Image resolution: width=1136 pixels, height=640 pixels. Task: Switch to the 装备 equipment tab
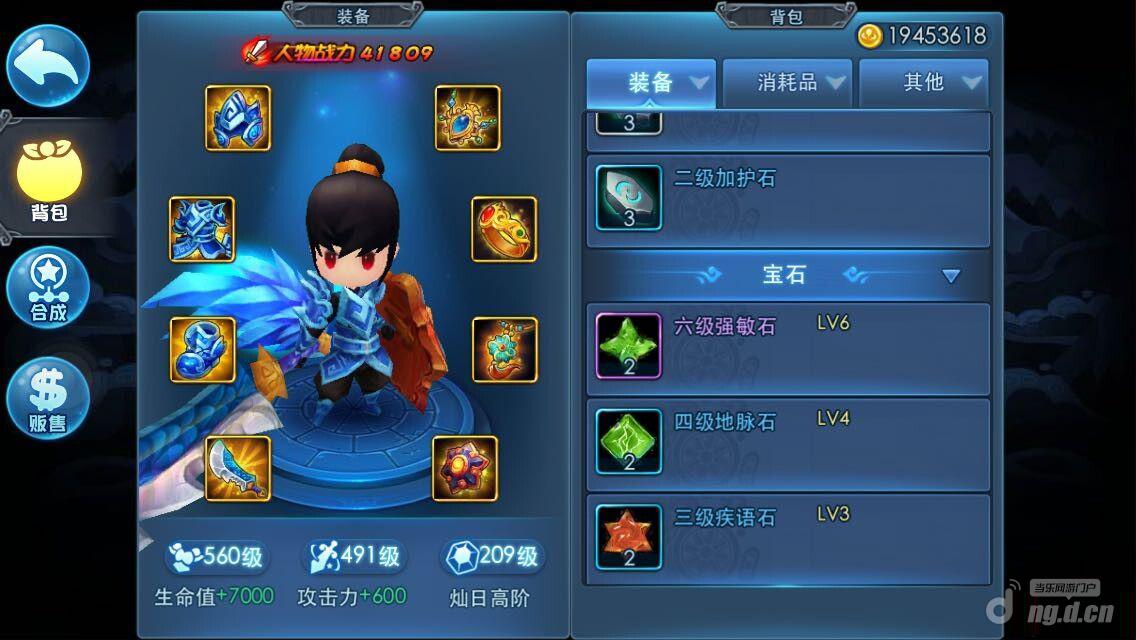(x=651, y=83)
